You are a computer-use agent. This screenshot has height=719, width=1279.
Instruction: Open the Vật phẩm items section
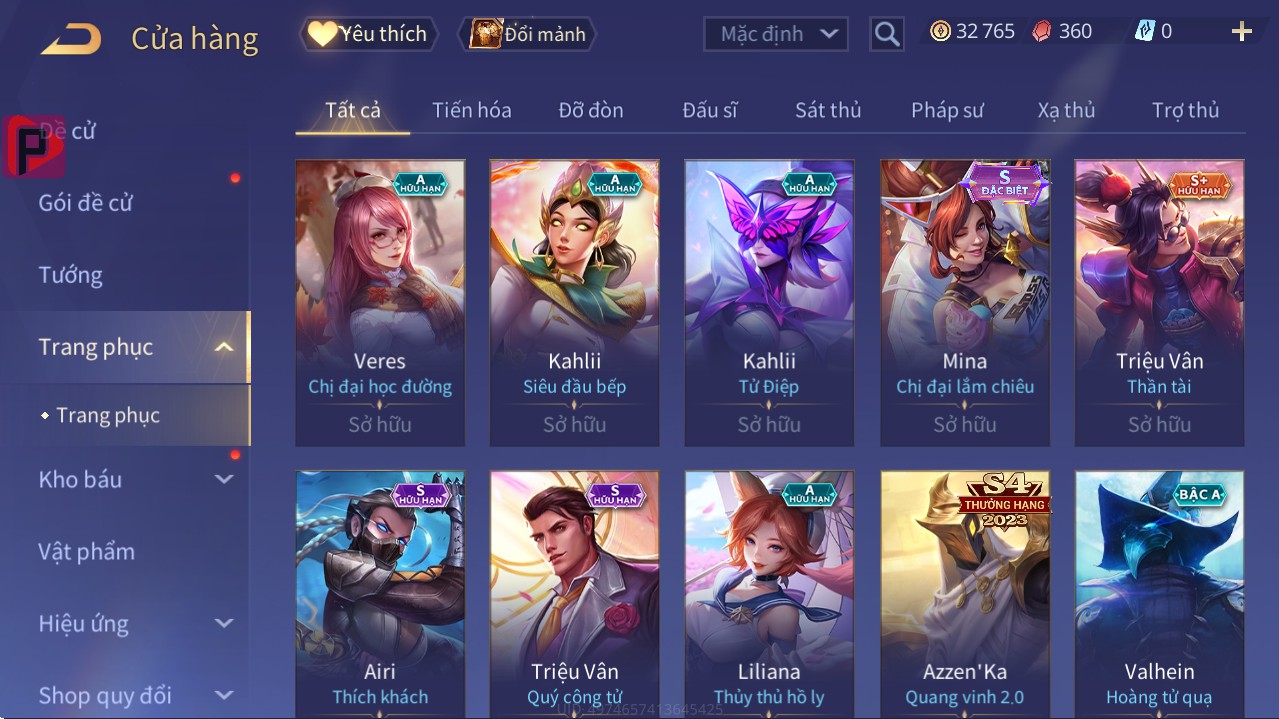click(87, 552)
